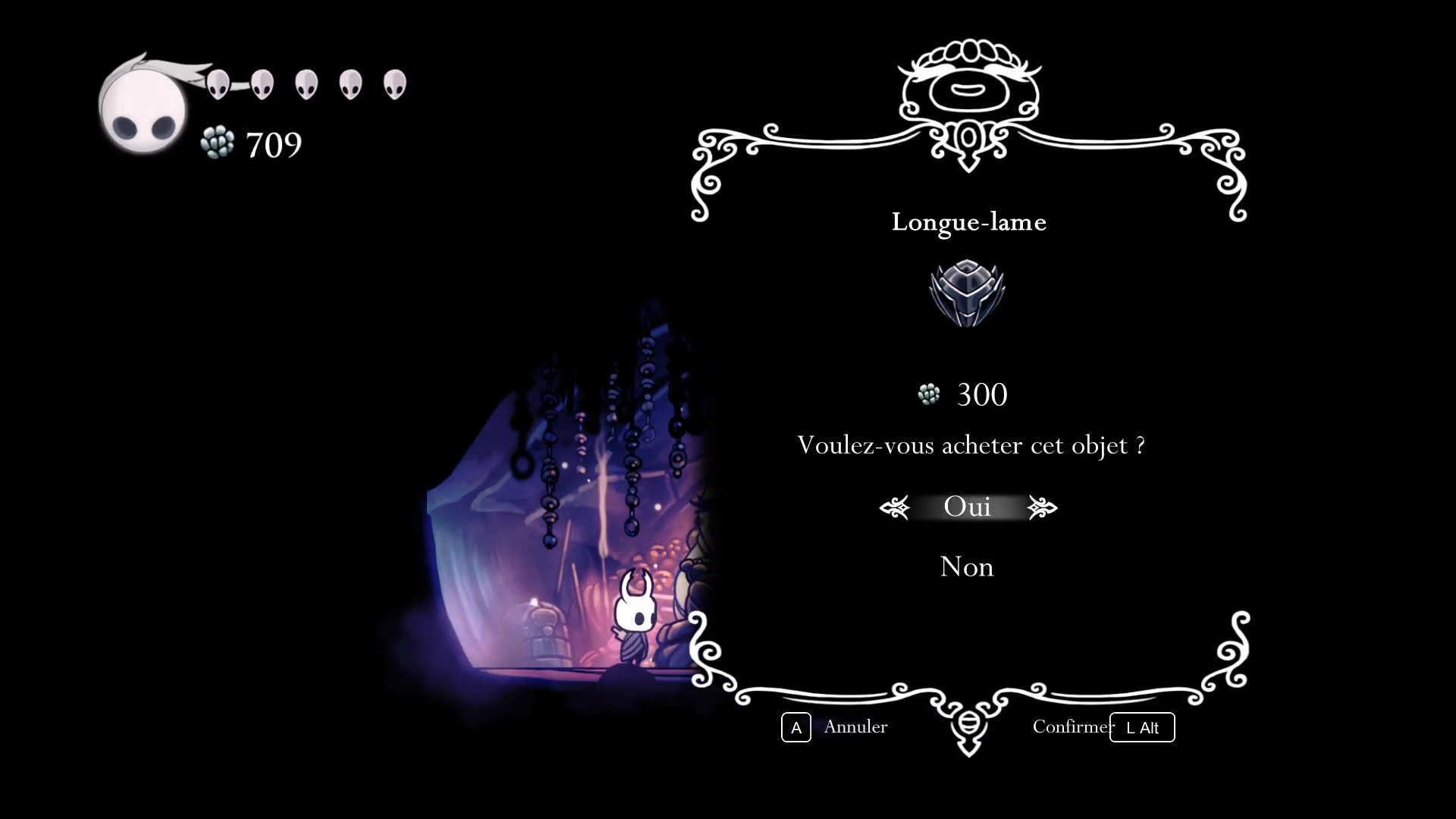The height and width of the screenshot is (819, 1456).
Task: Click the Annuler cancel option
Action: [x=855, y=726]
